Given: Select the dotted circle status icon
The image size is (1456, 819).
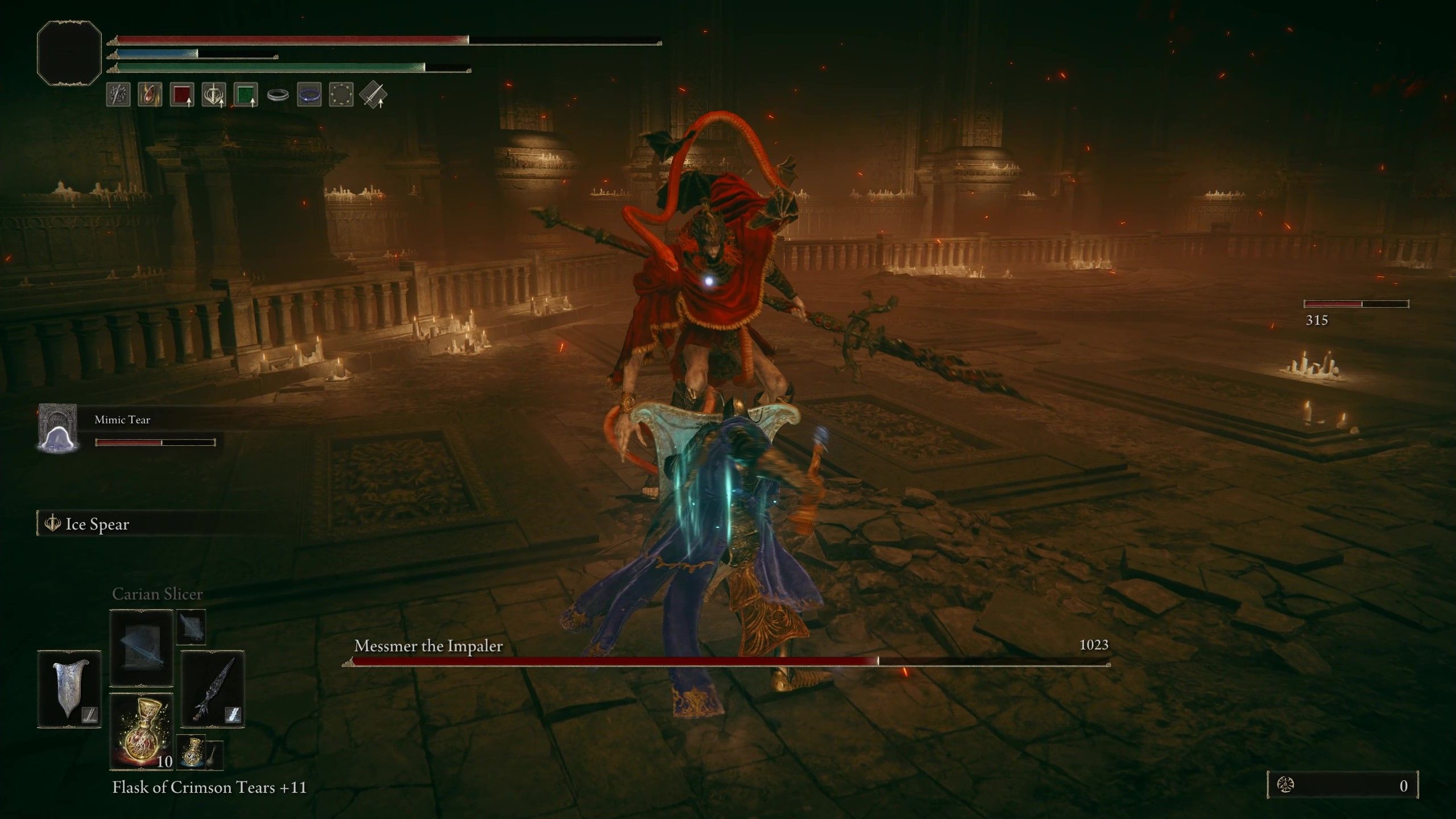Looking at the screenshot, I should tap(341, 95).
